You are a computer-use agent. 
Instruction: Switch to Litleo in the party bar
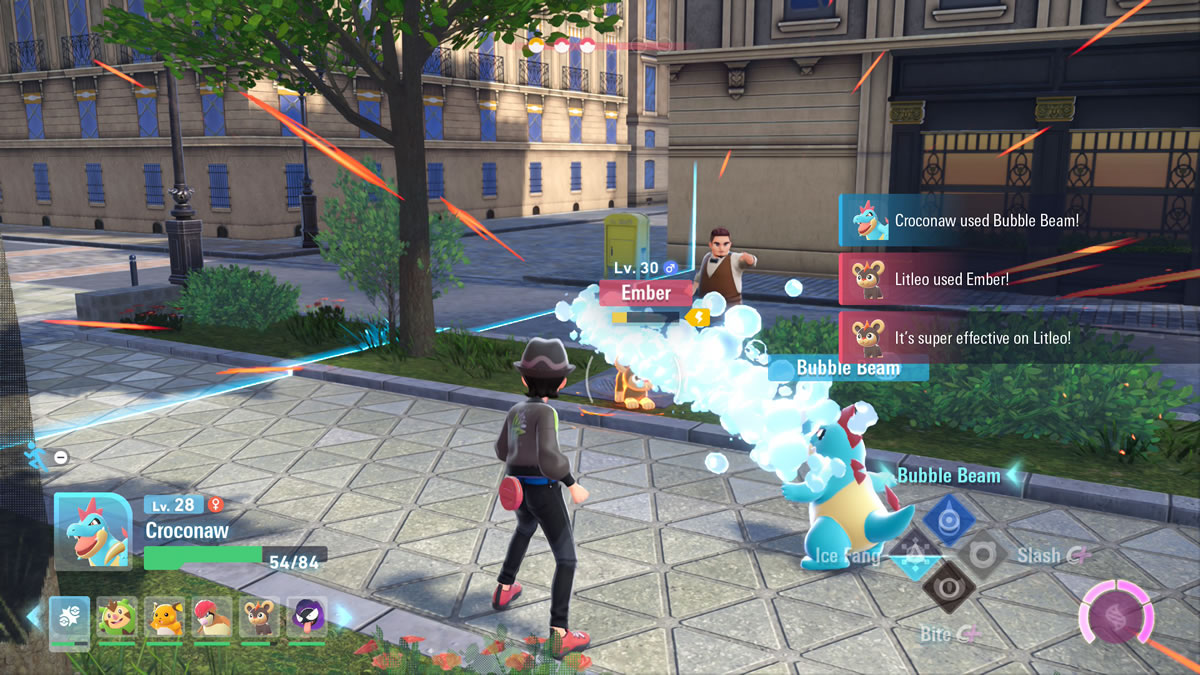260,618
